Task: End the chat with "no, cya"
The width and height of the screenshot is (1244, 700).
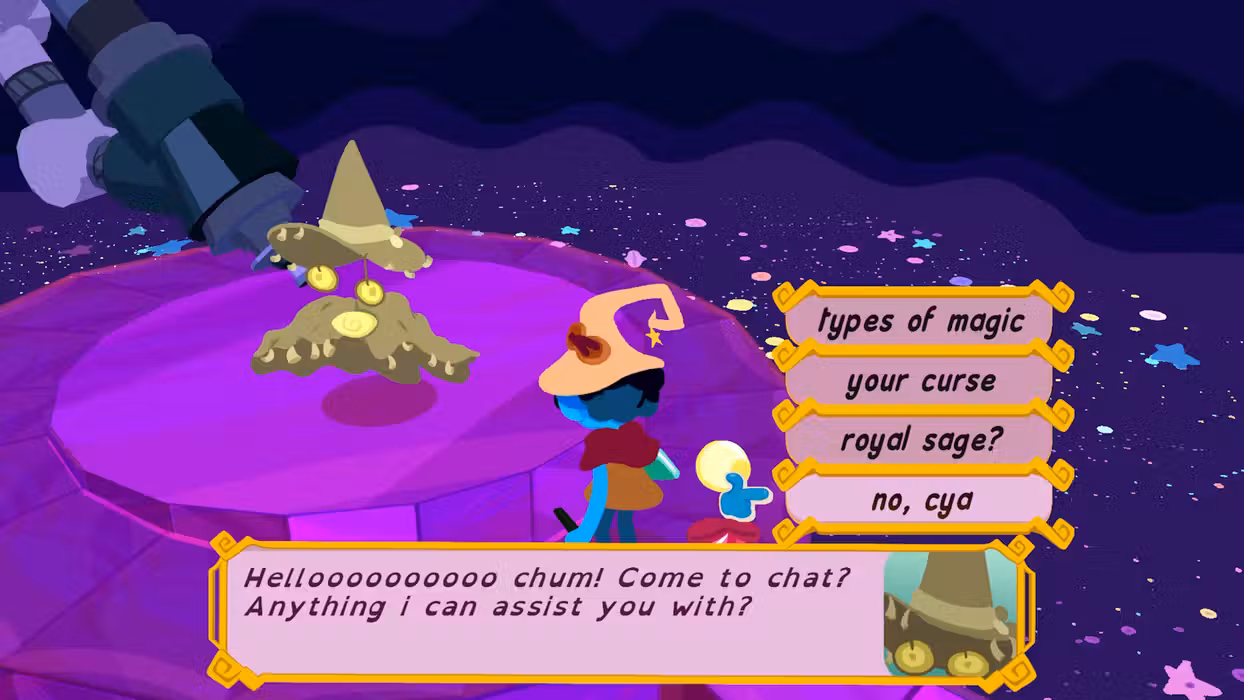Action: [920, 499]
